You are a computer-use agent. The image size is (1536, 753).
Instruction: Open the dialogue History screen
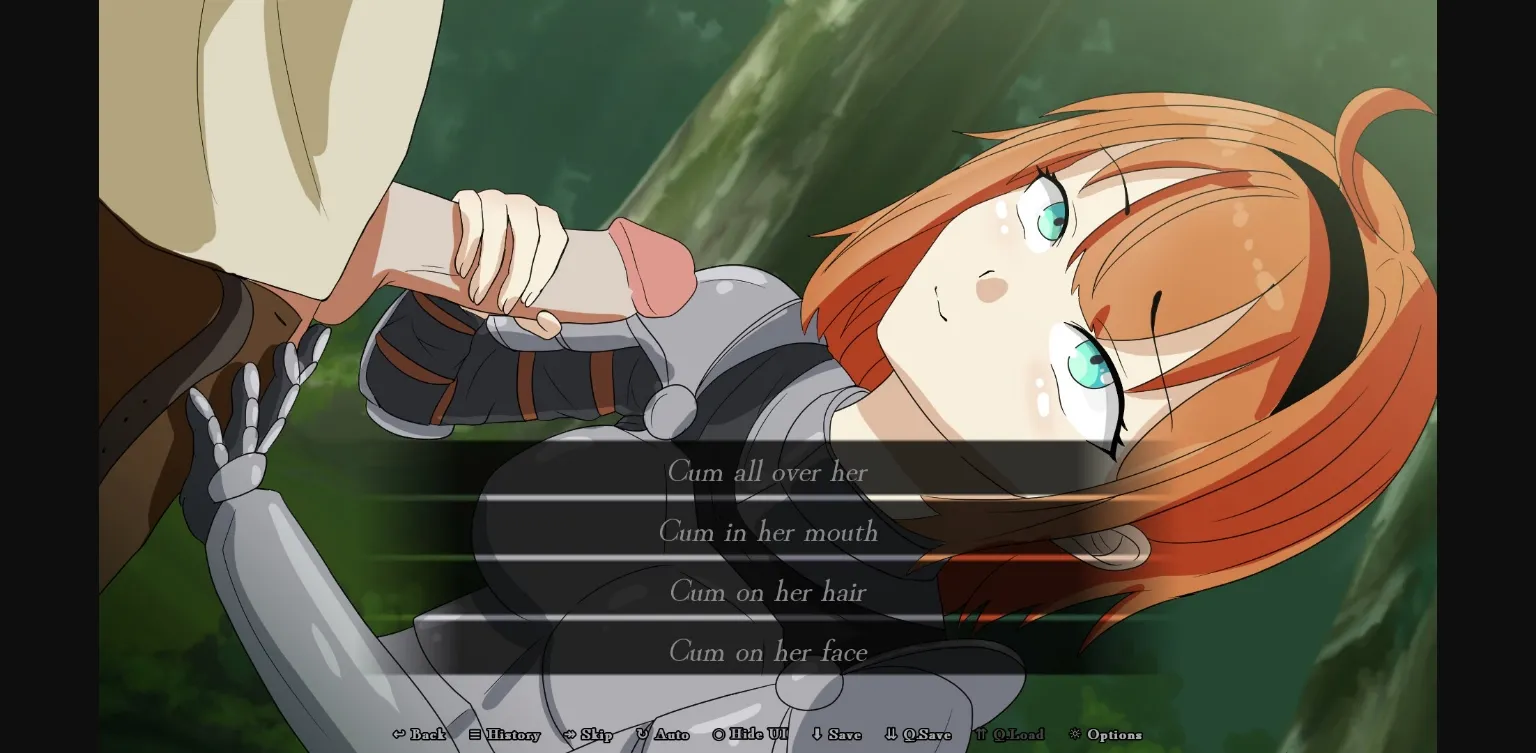point(510,734)
